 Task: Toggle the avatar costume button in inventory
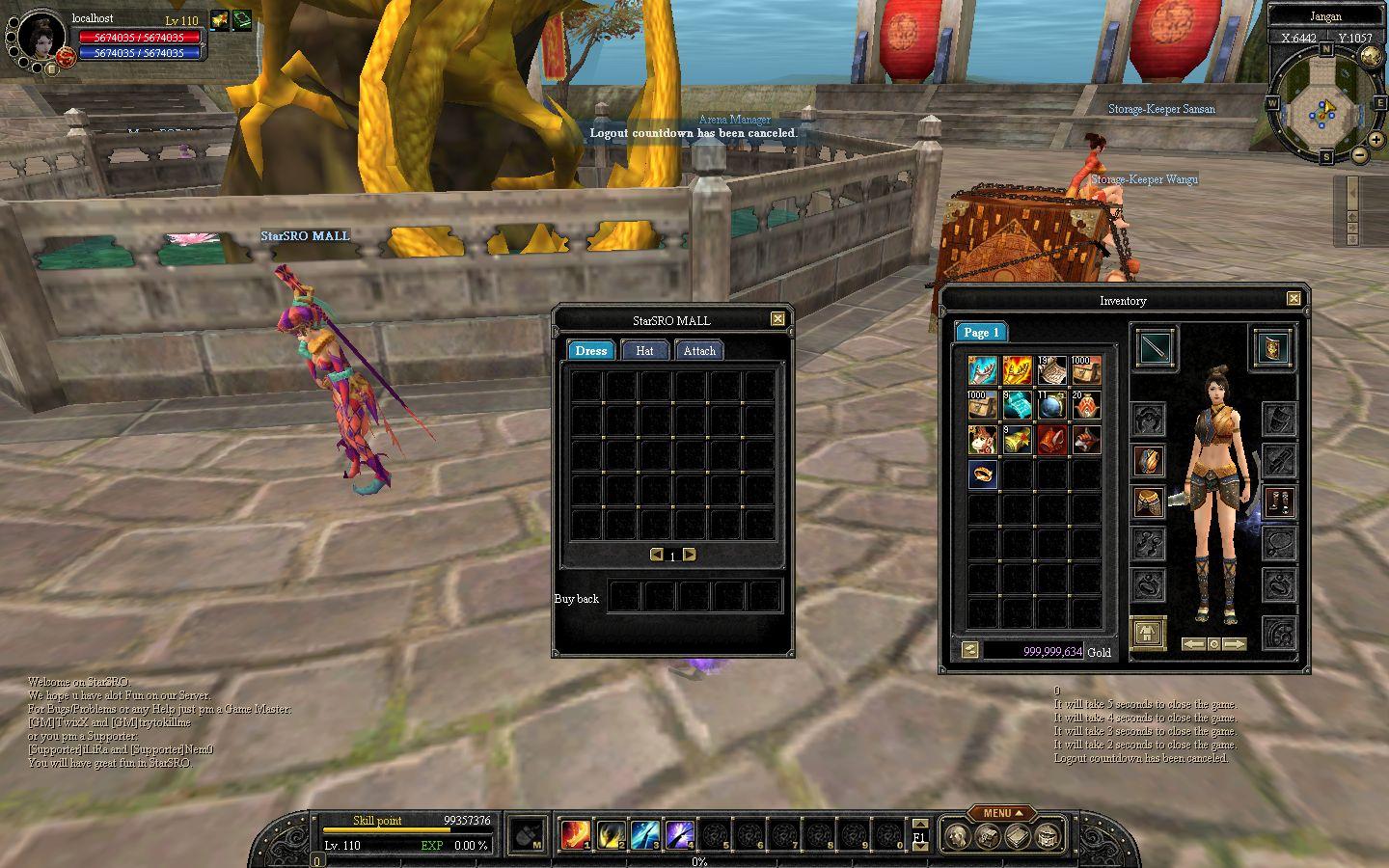pos(1148,634)
